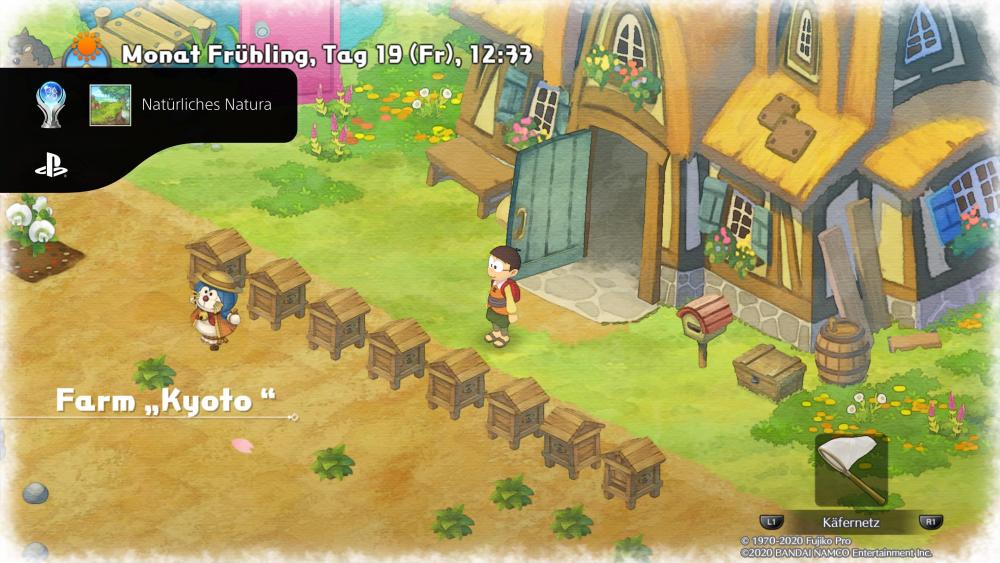Screen dimensions: 1000x563
Task: Select the Käfernetz tool slot
Action: [x=851, y=470]
